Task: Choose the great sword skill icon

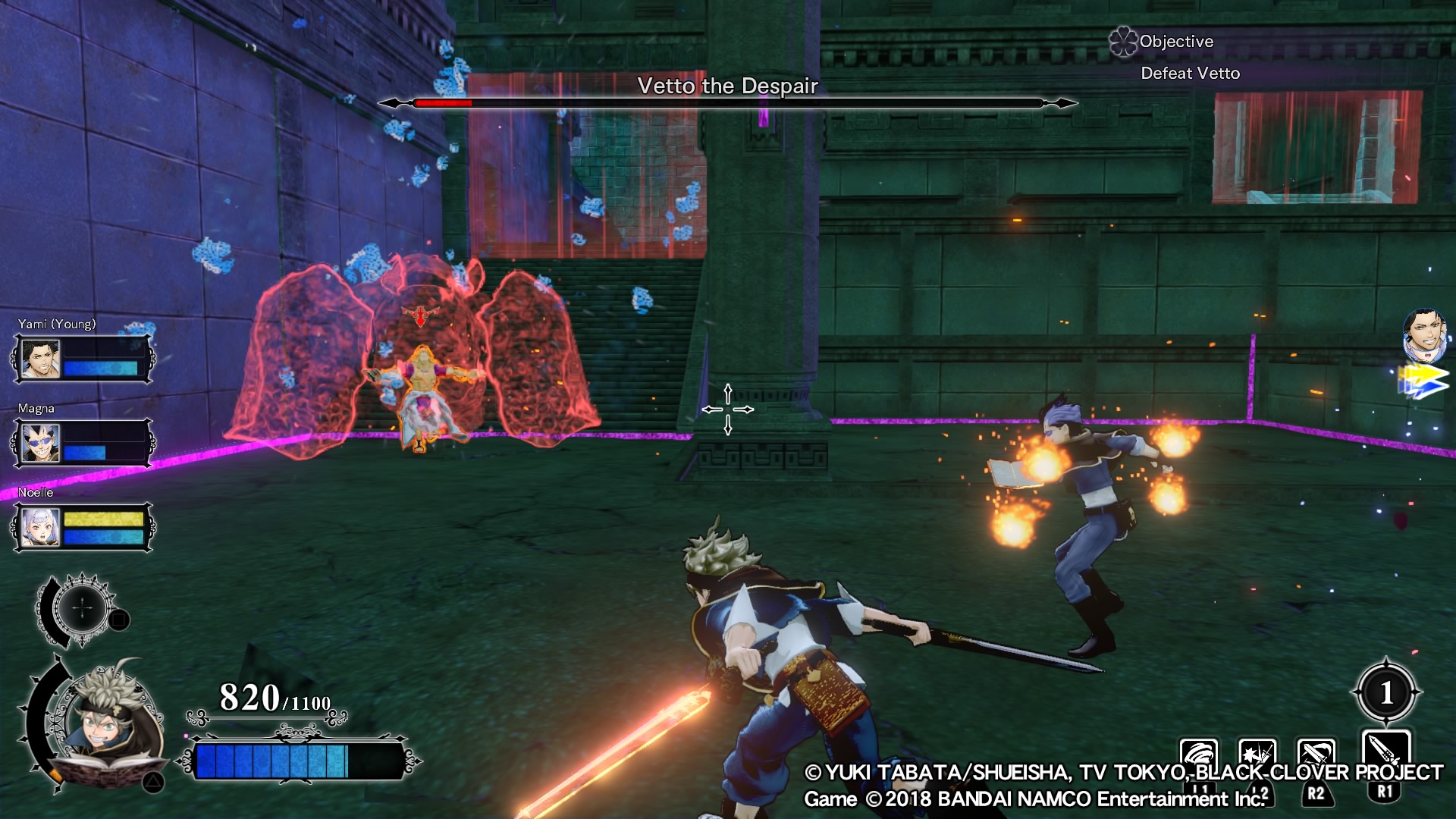Action: (x=1385, y=752)
